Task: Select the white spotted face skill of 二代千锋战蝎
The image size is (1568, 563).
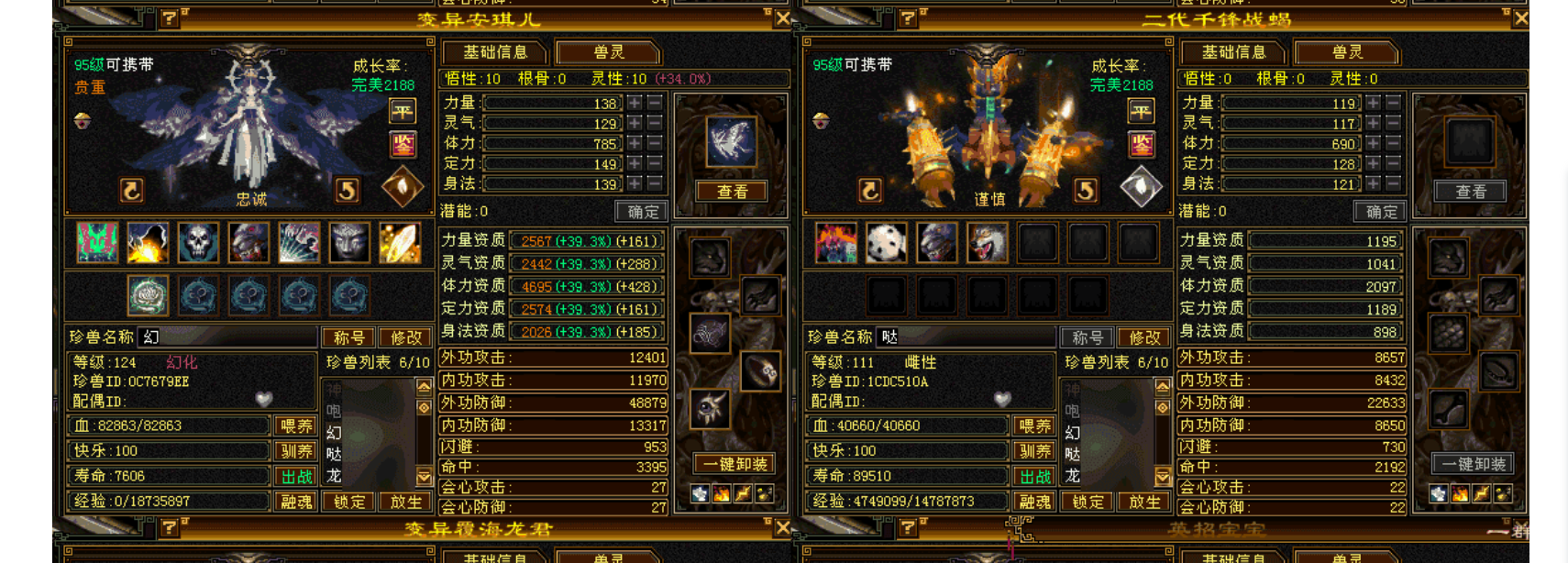Action: click(886, 243)
